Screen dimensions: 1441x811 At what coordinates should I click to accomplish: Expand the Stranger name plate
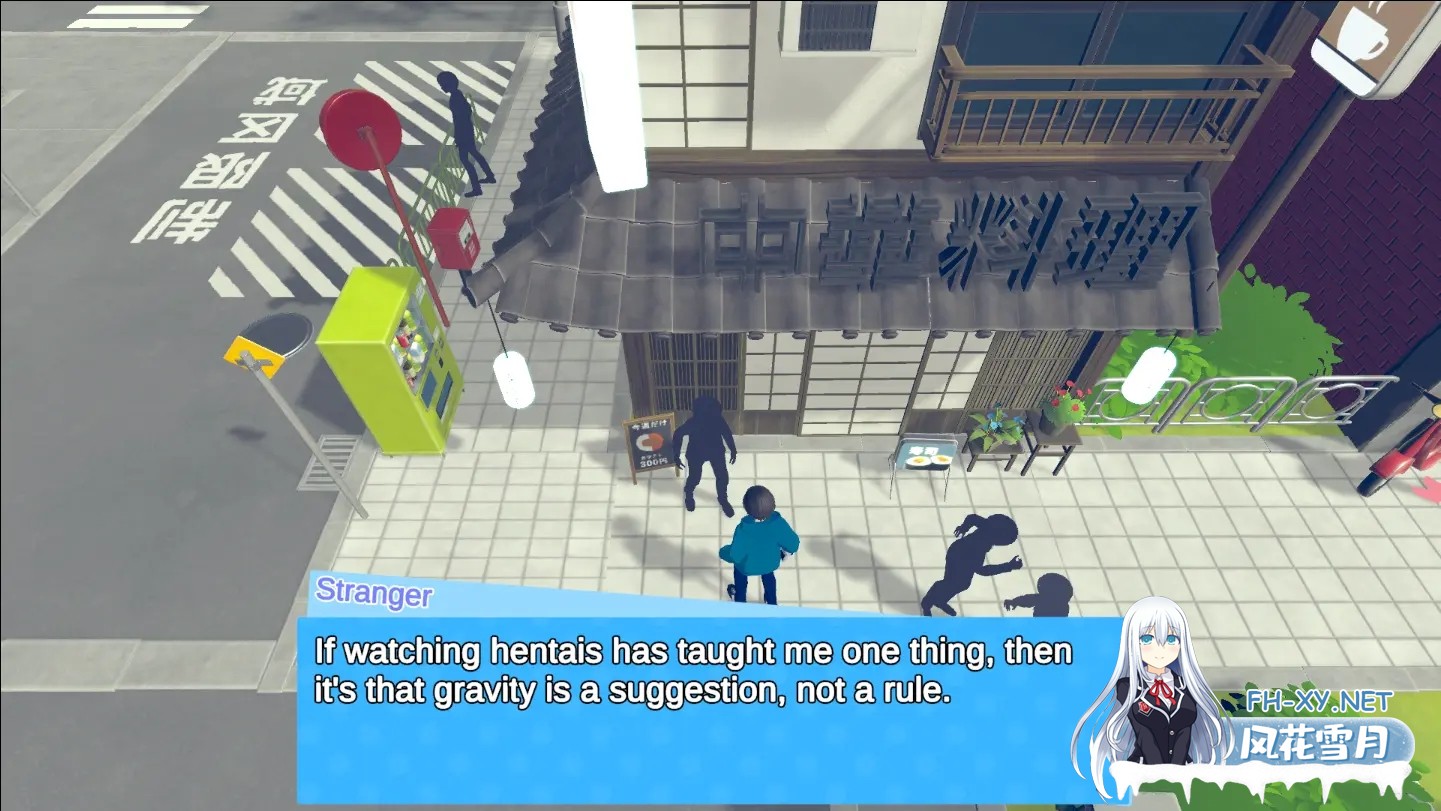click(x=374, y=596)
